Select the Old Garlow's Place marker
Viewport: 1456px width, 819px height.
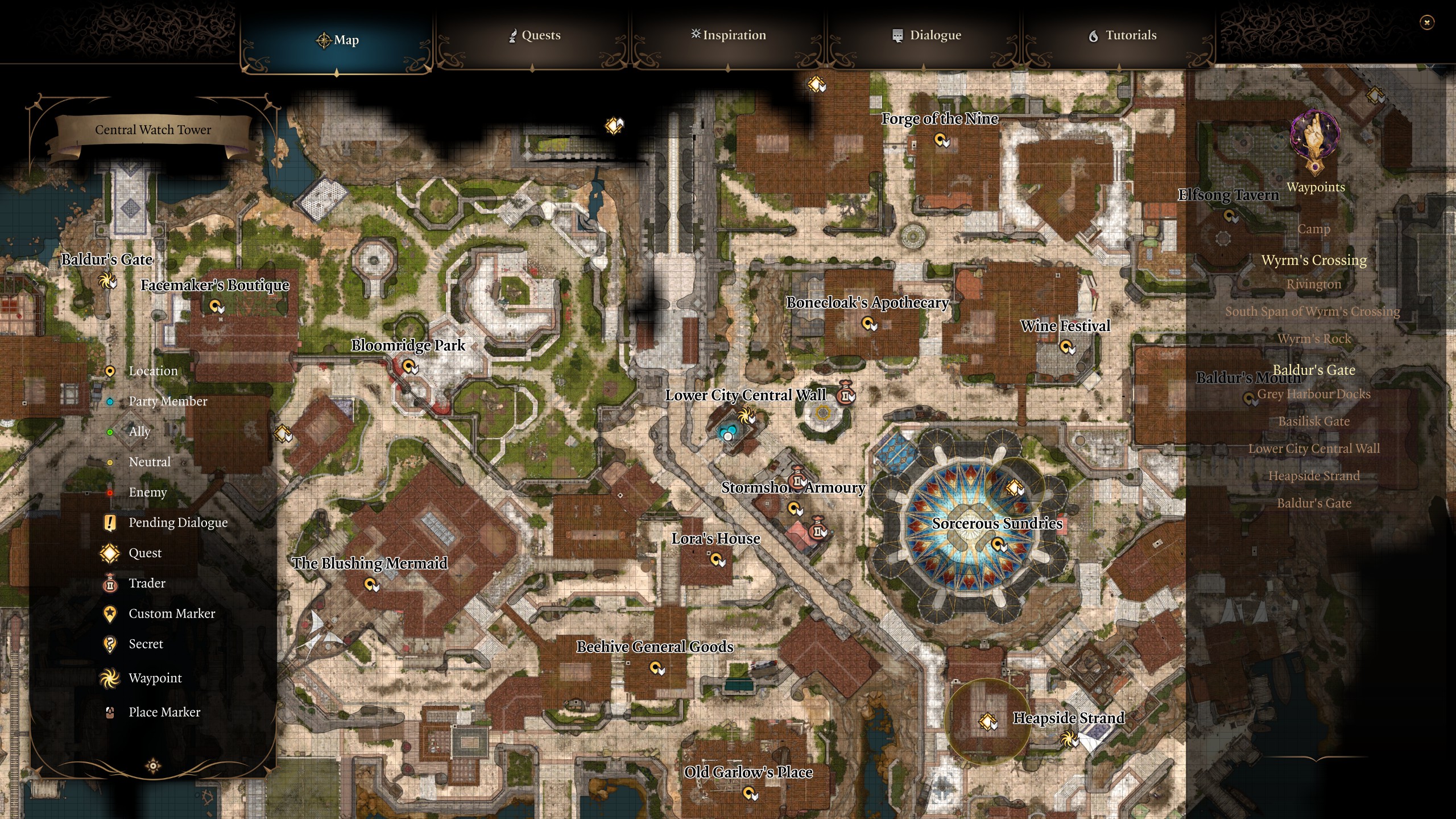[748, 793]
